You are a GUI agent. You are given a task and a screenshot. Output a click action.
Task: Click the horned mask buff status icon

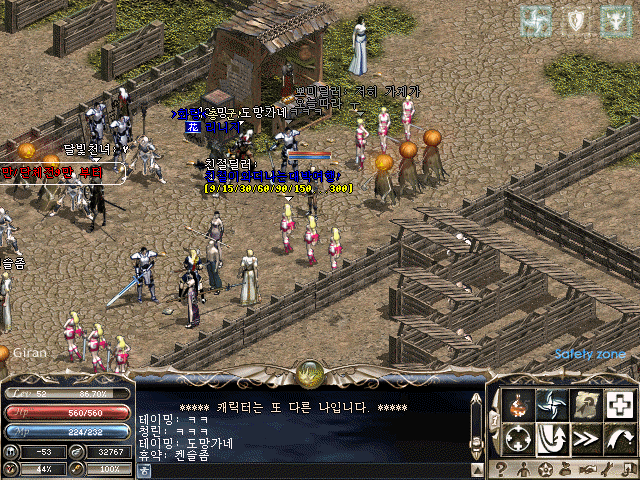613,18
